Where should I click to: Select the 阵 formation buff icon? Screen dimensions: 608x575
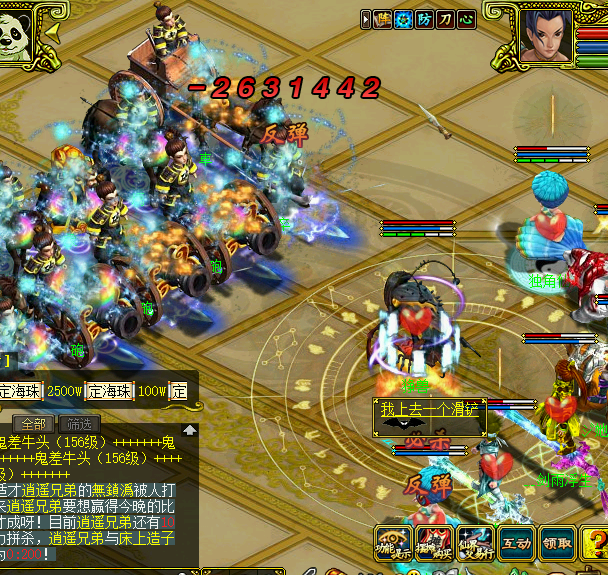(x=382, y=19)
